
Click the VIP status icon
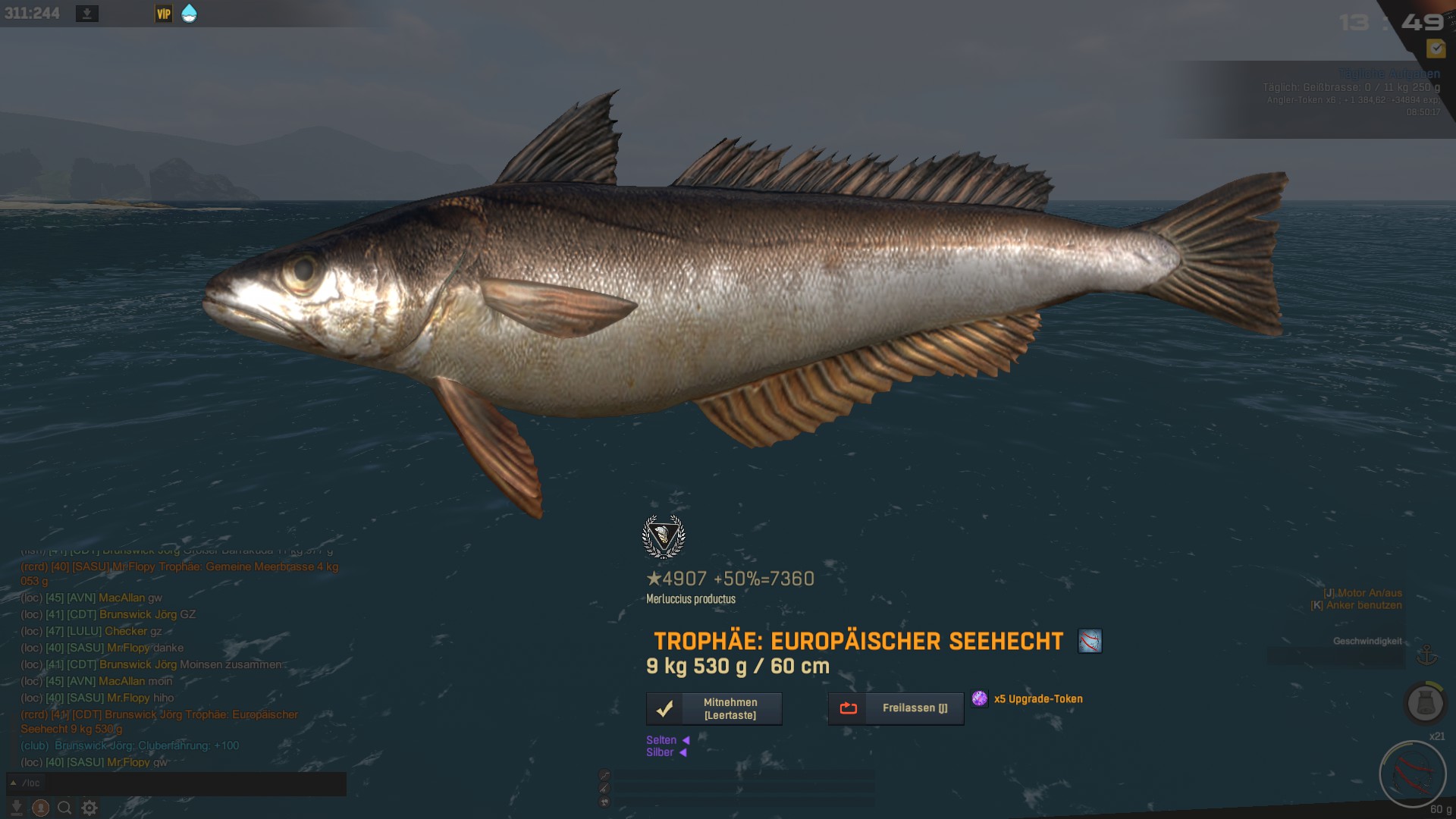click(164, 14)
